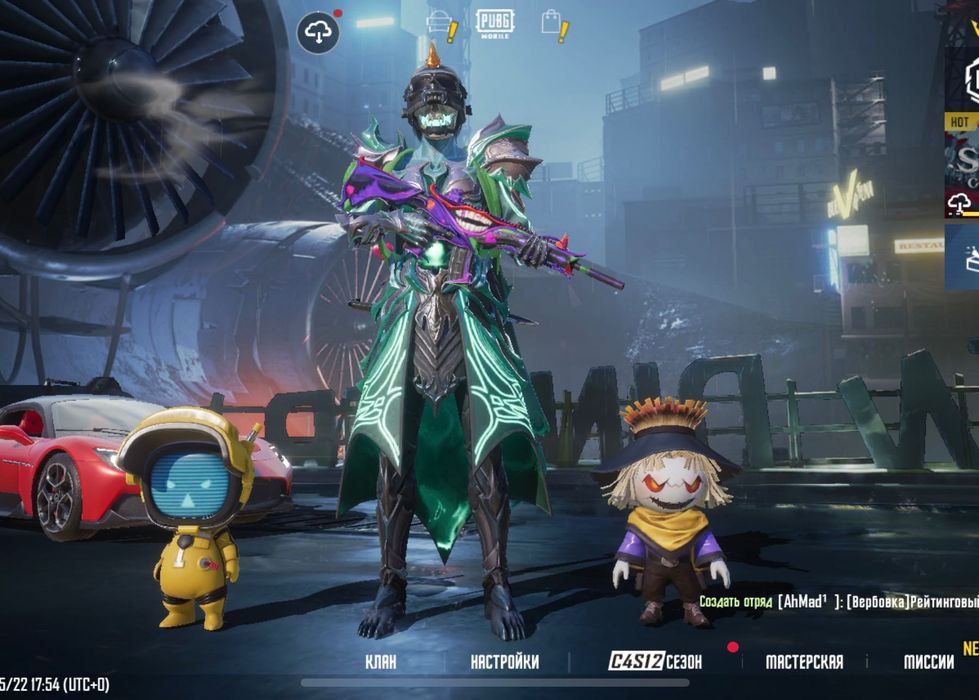Open the backpack inventory icon
Viewport: 979px width, 700px height.
point(438,24)
